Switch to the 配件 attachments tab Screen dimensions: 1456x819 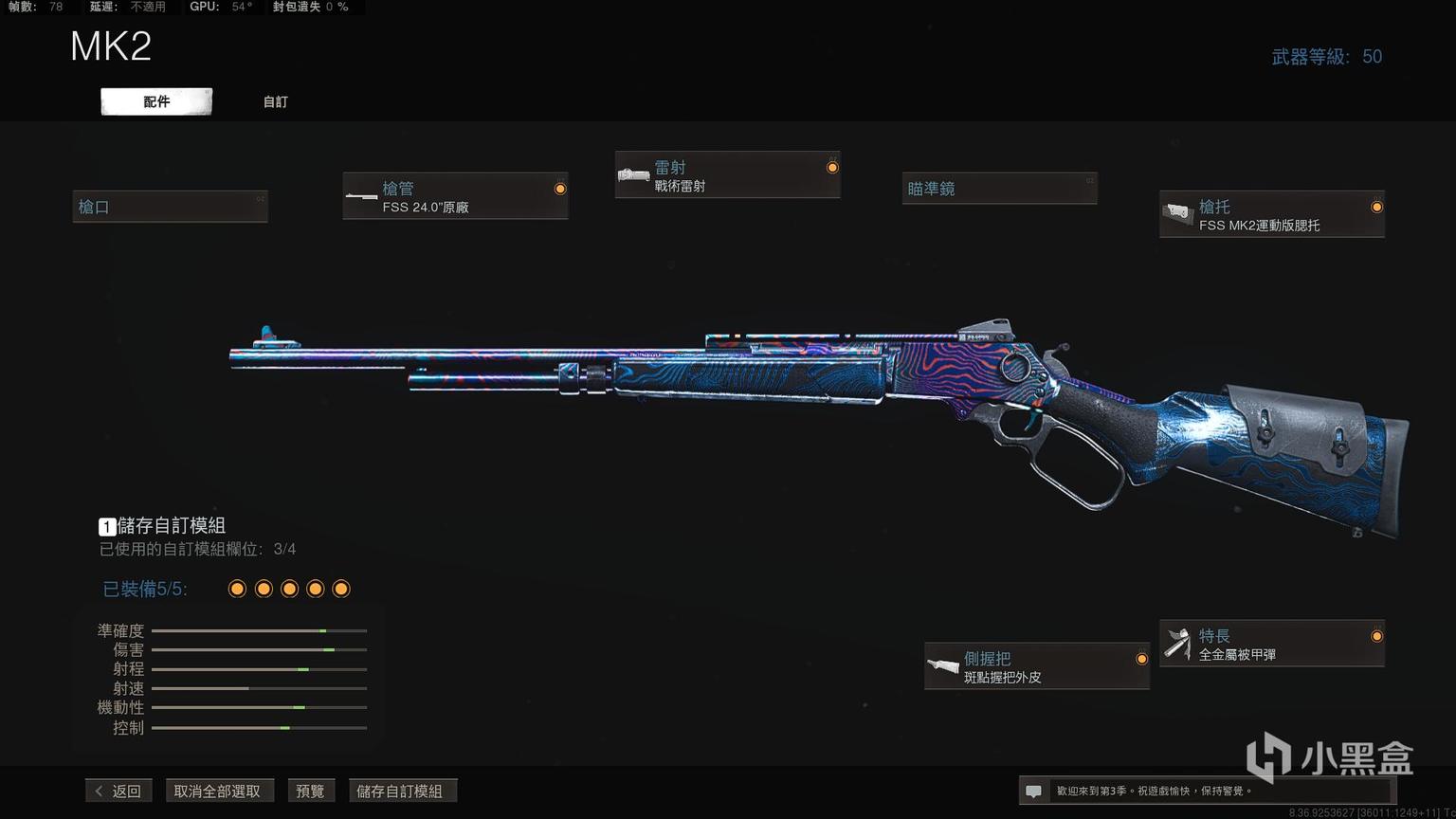coord(156,101)
